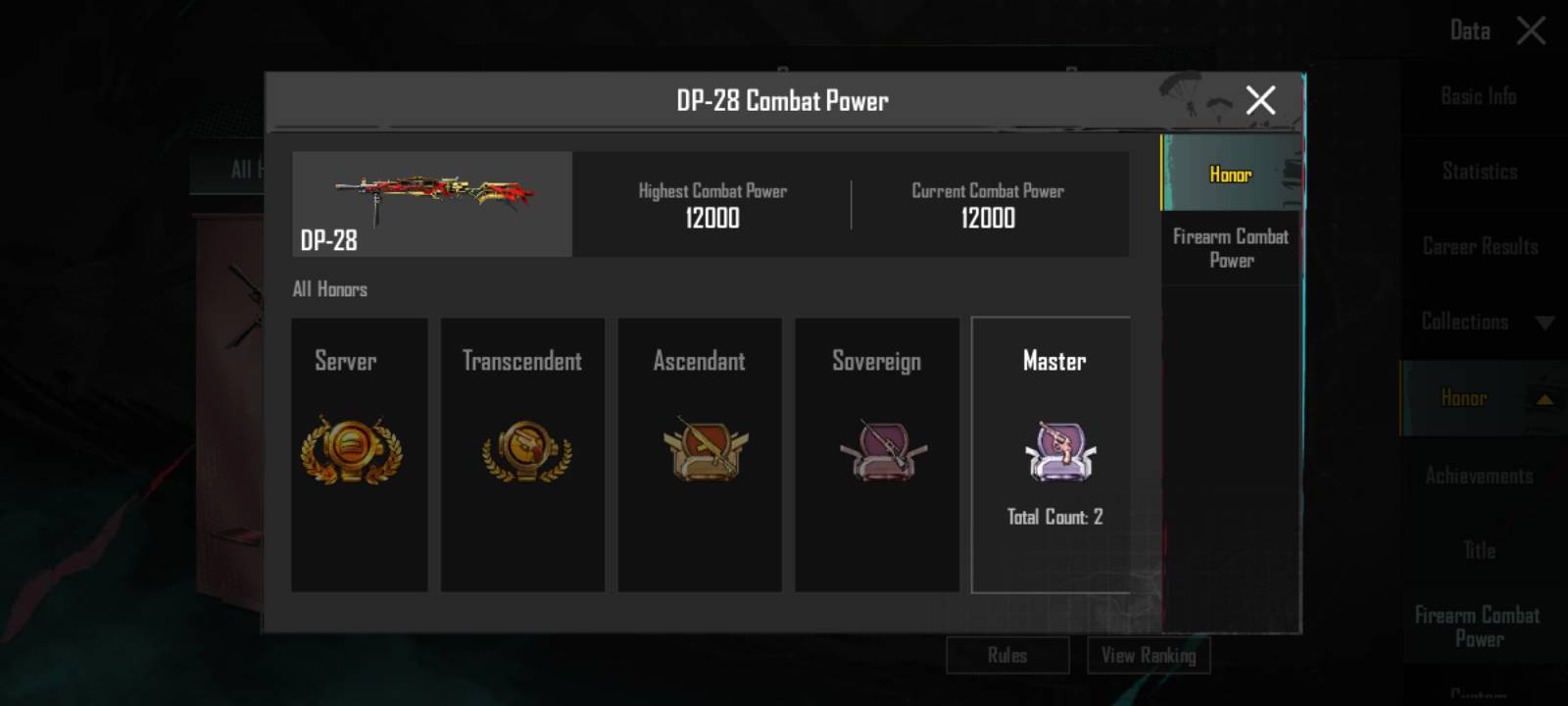This screenshot has height=706, width=1568.
Task: Open the Achievements section
Action: [1479, 476]
